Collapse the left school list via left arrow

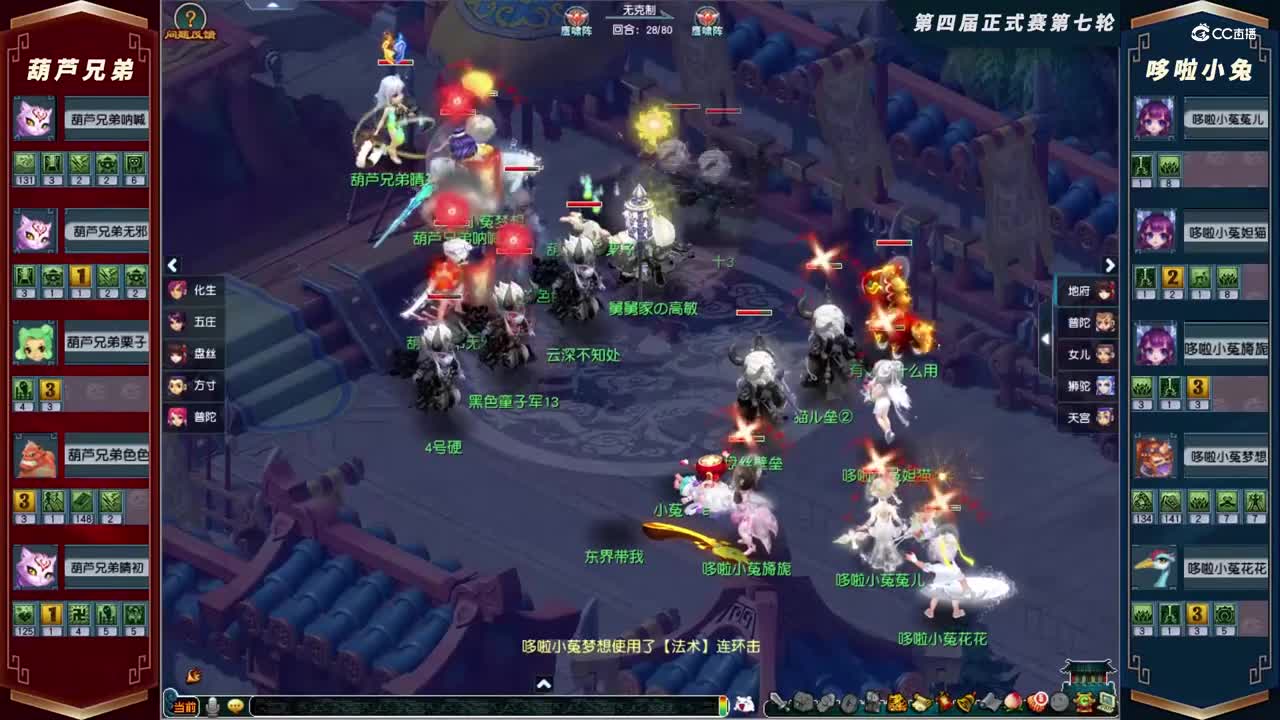pyautogui.click(x=174, y=265)
